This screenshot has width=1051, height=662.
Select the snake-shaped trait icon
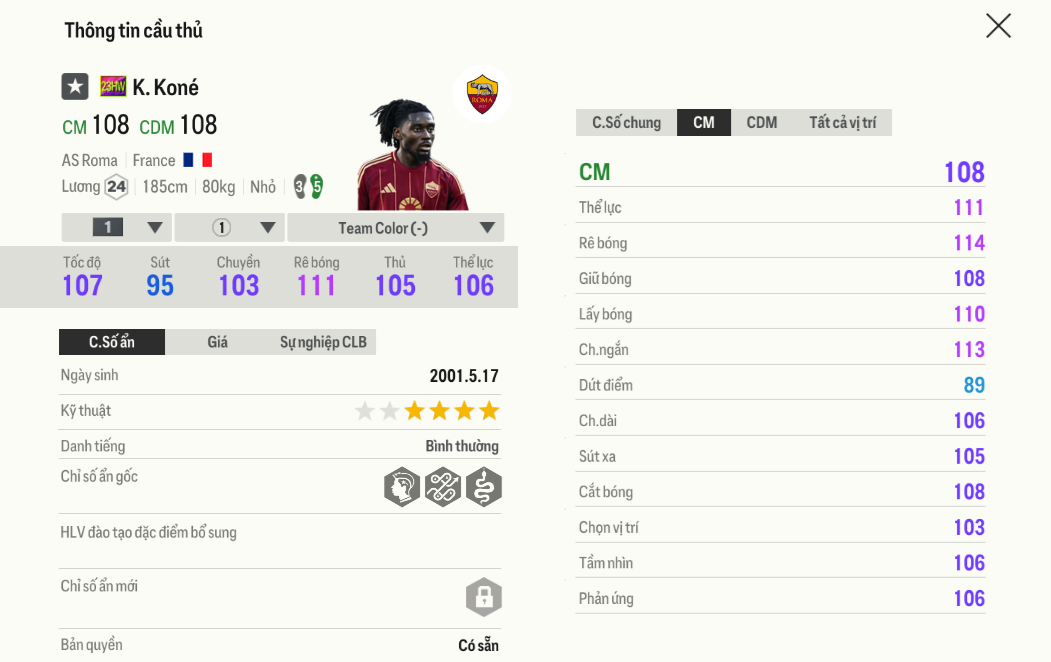click(x=483, y=487)
